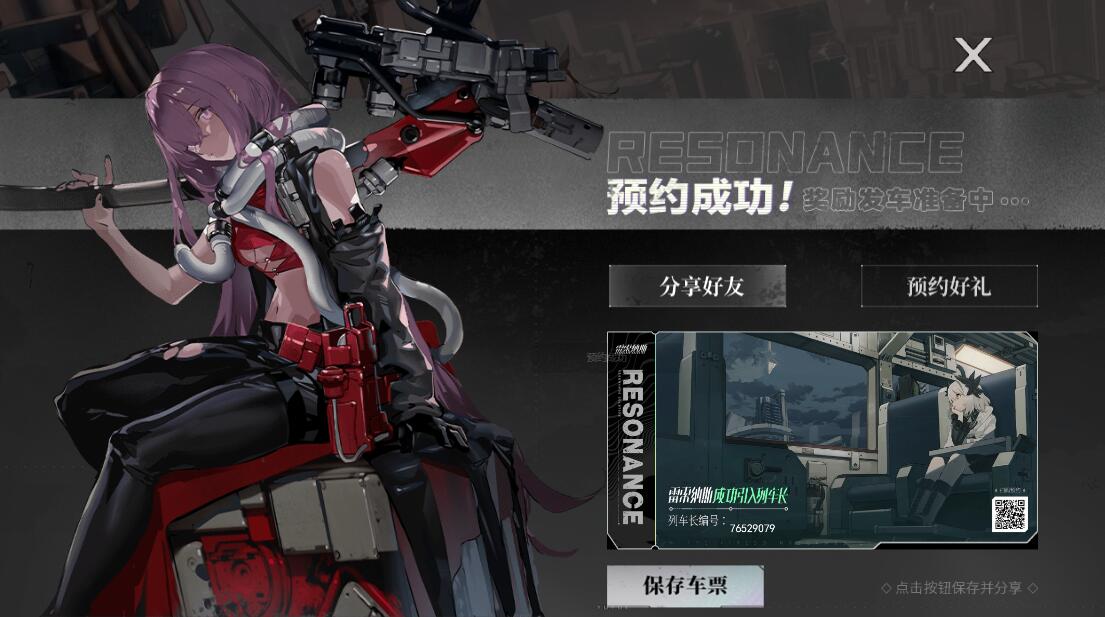Close the reservation success popup
Image resolution: width=1105 pixels, height=617 pixels.
click(x=972, y=55)
